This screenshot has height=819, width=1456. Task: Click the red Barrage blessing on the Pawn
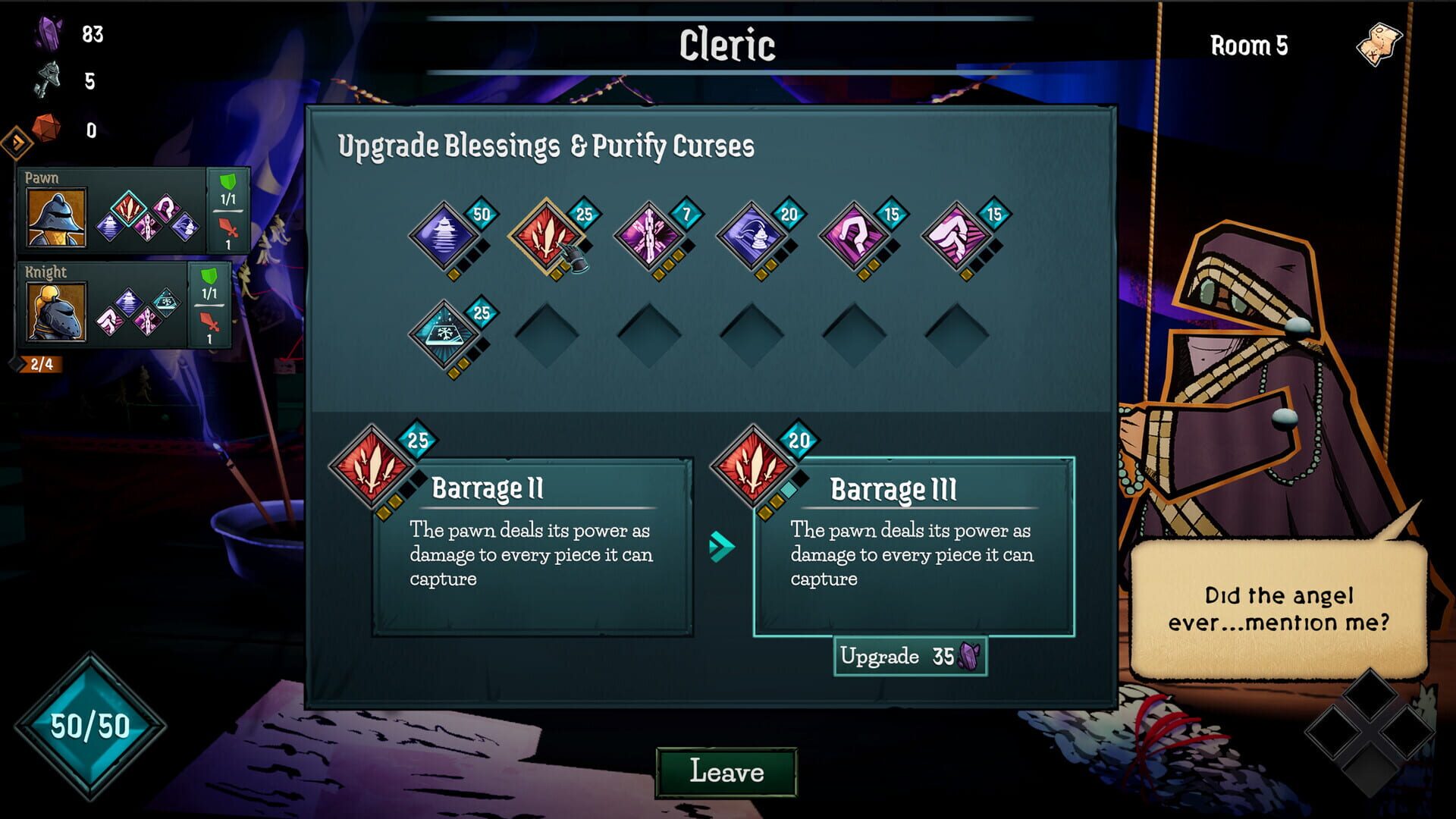click(128, 206)
